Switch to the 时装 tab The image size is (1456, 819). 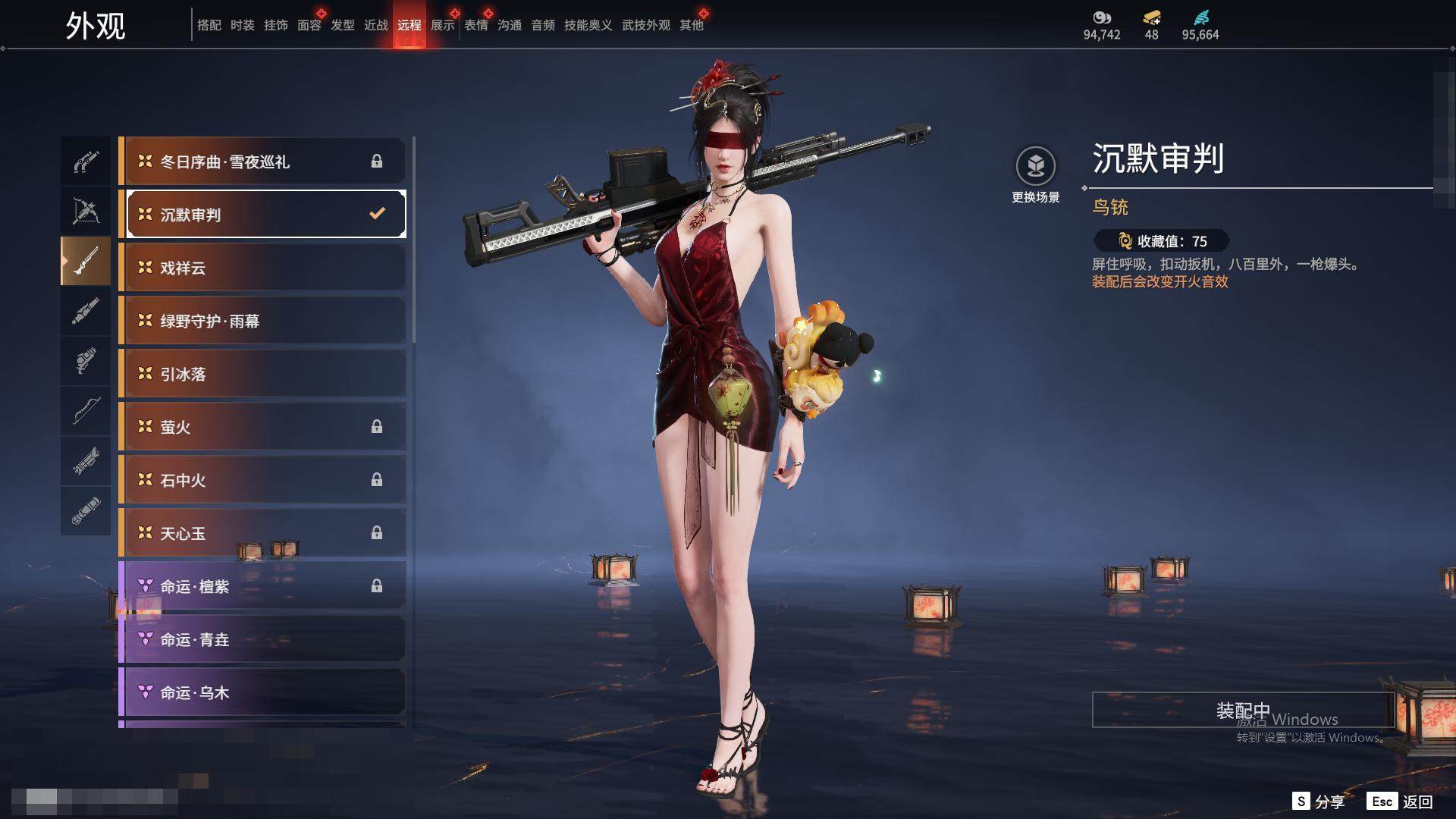[243, 25]
